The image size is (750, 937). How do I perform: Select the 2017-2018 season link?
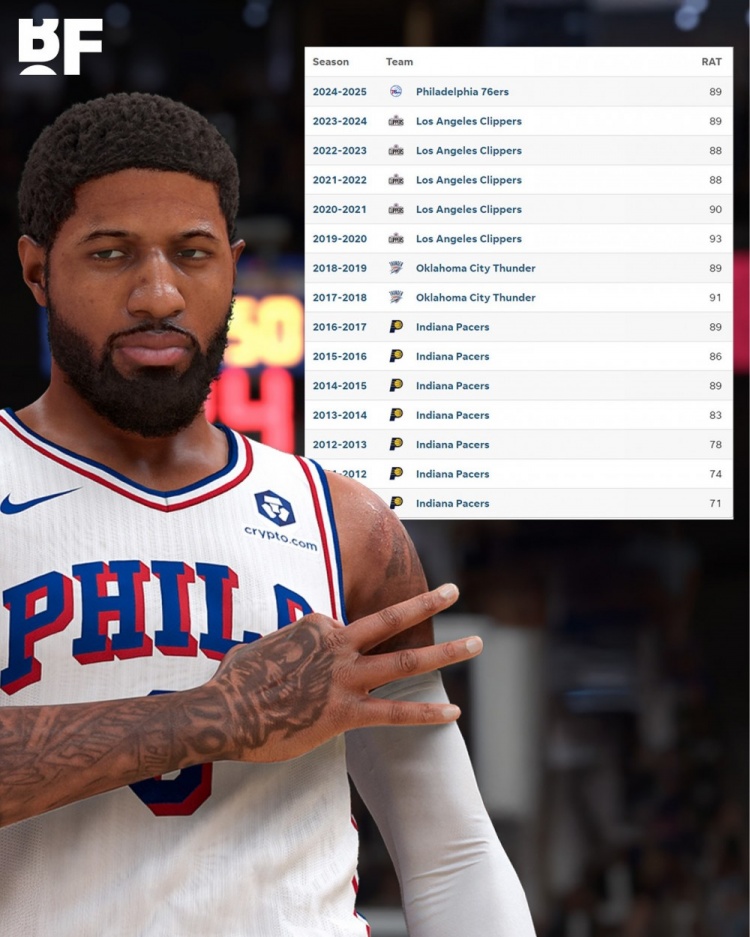pos(339,298)
